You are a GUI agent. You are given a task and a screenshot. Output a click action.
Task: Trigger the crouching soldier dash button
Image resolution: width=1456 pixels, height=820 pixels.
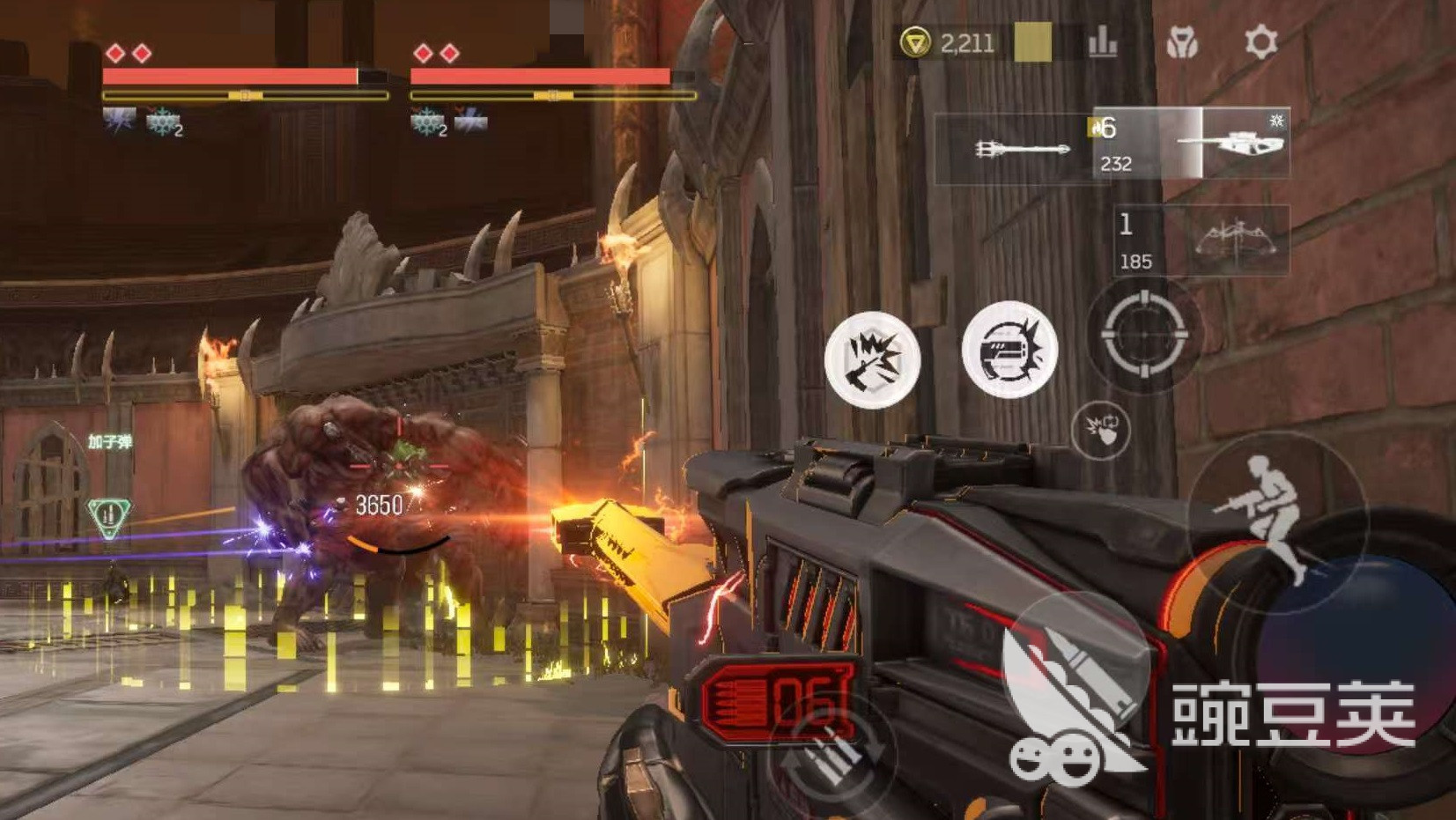click(1275, 518)
